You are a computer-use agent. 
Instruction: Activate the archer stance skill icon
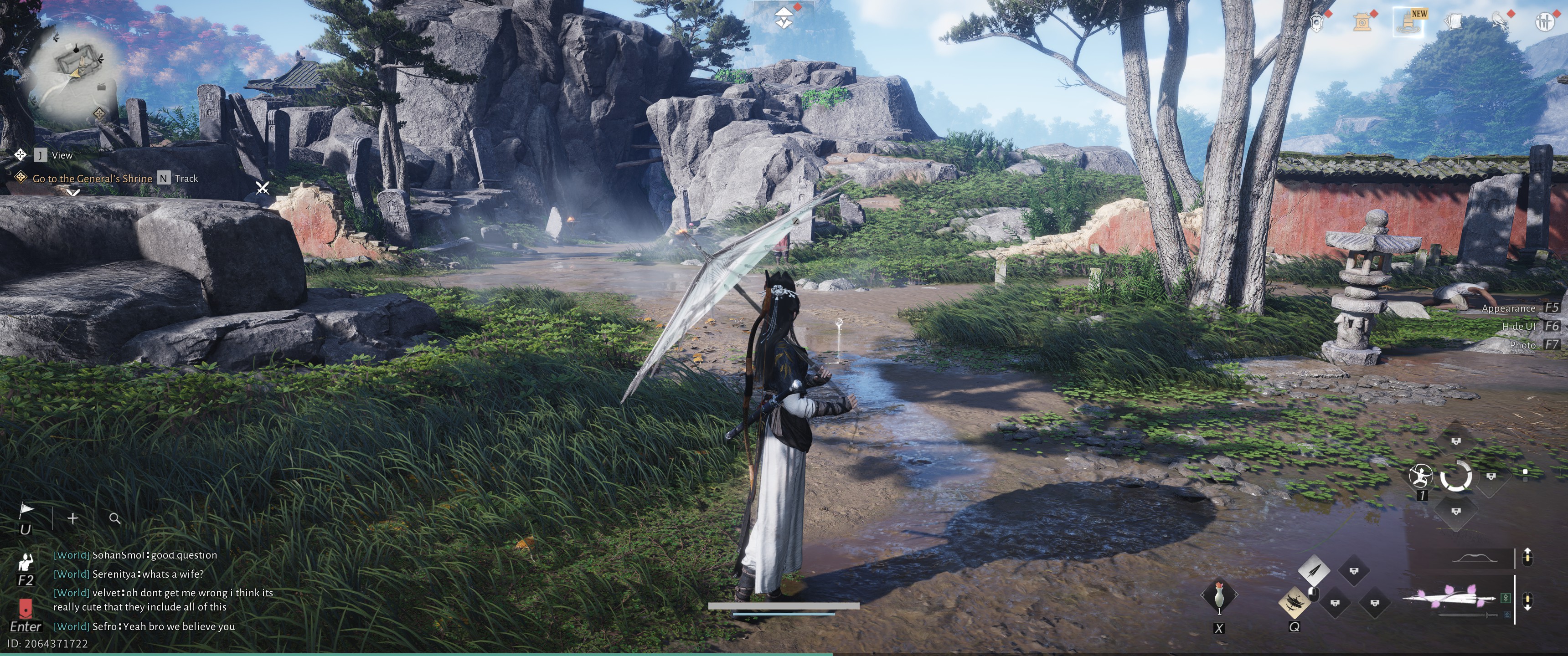click(1421, 475)
